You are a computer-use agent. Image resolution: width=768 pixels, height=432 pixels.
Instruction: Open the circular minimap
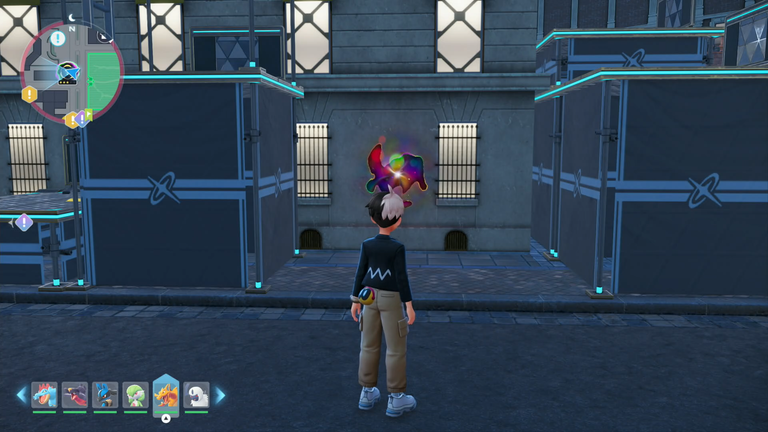click(x=70, y=71)
